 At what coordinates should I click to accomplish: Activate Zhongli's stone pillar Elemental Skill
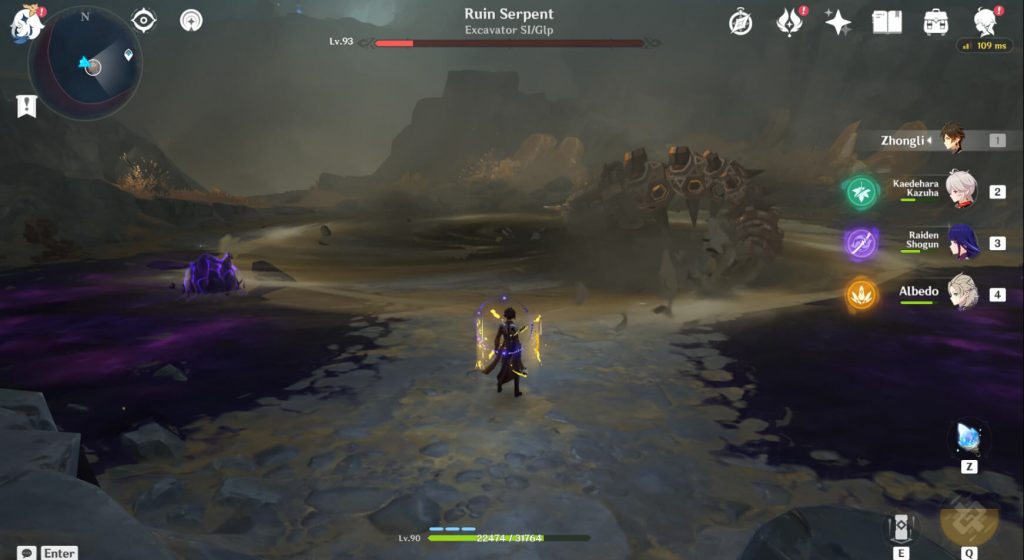click(901, 527)
